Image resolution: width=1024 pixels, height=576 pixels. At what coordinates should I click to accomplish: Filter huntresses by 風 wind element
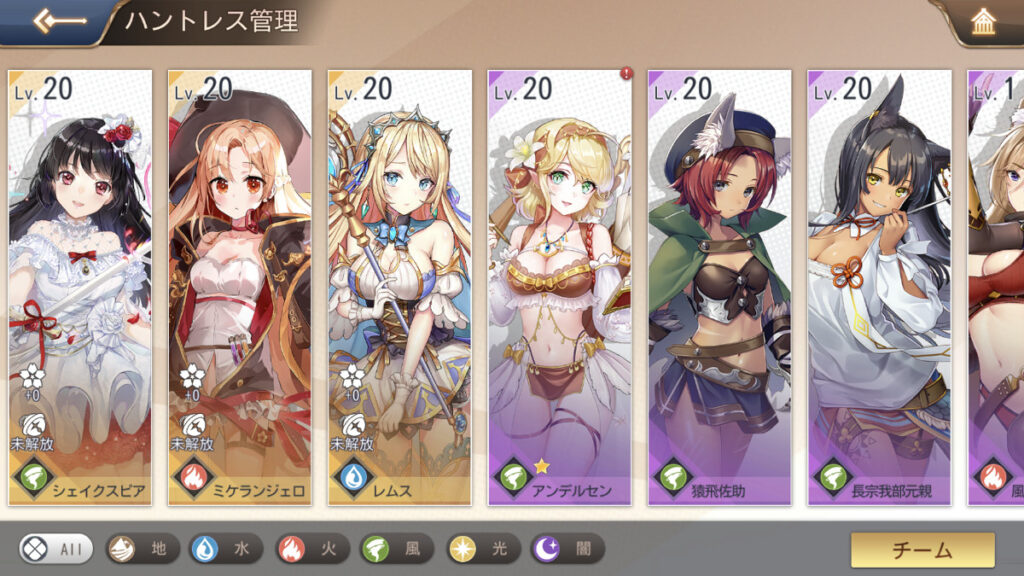(397, 548)
